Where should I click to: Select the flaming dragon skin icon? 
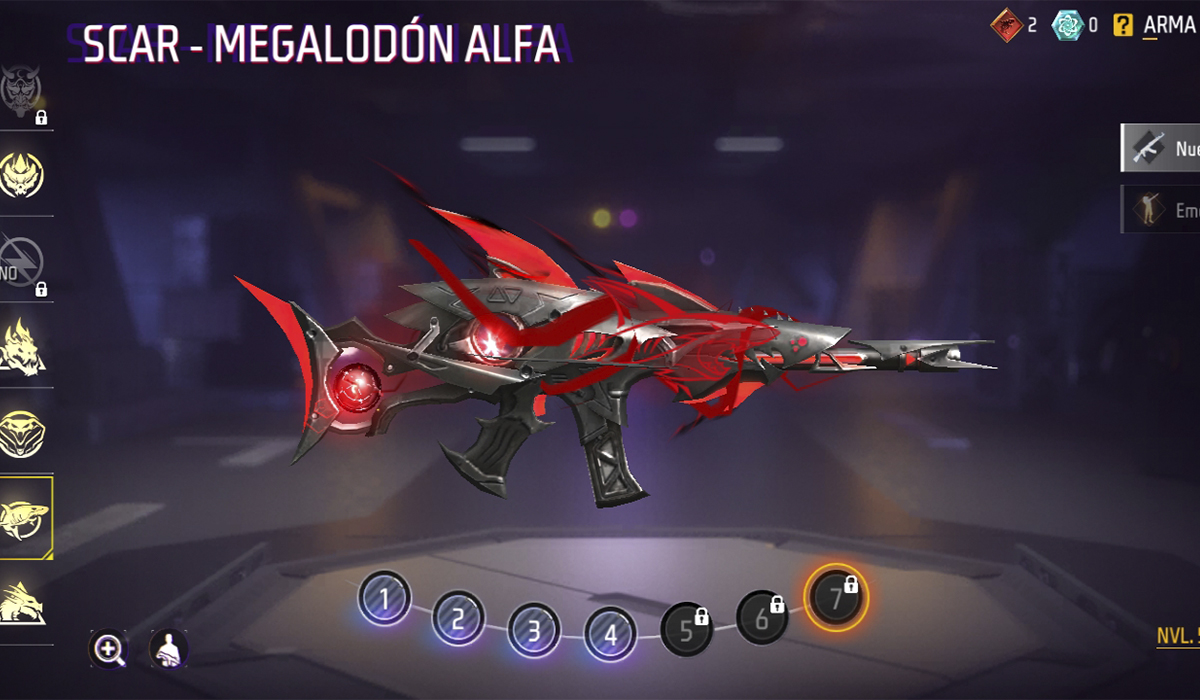click(x=25, y=347)
